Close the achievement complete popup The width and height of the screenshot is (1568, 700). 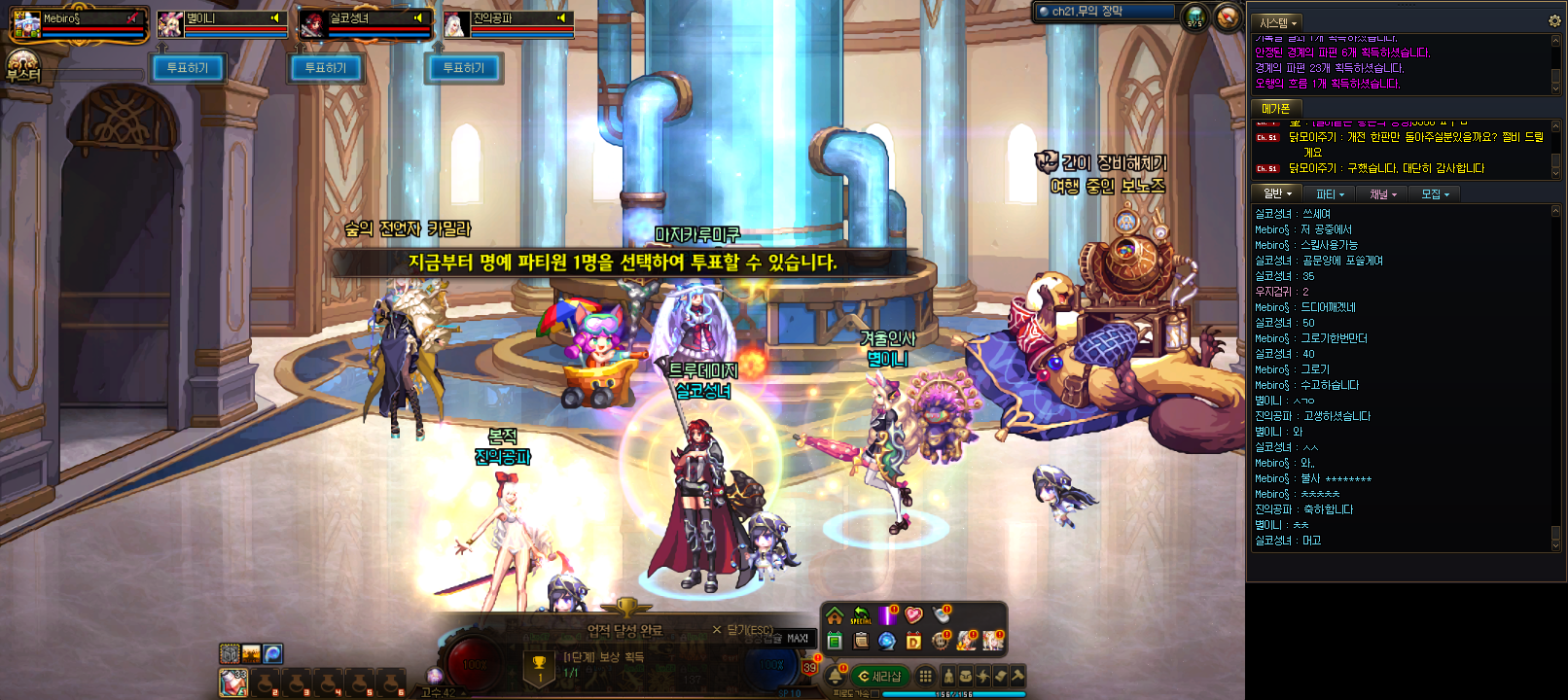click(717, 630)
